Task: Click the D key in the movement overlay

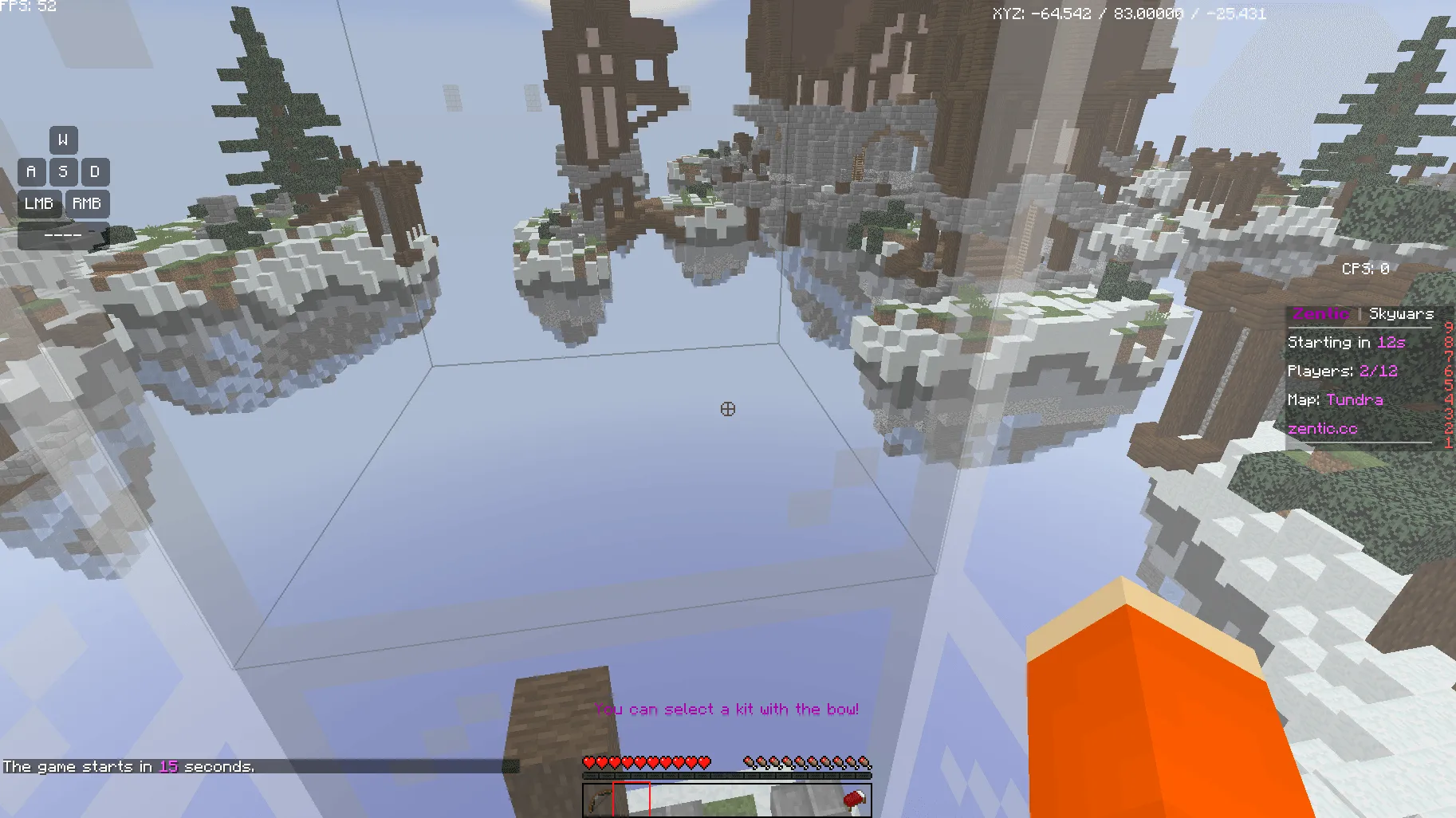Action: pyautogui.click(x=95, y=172)
